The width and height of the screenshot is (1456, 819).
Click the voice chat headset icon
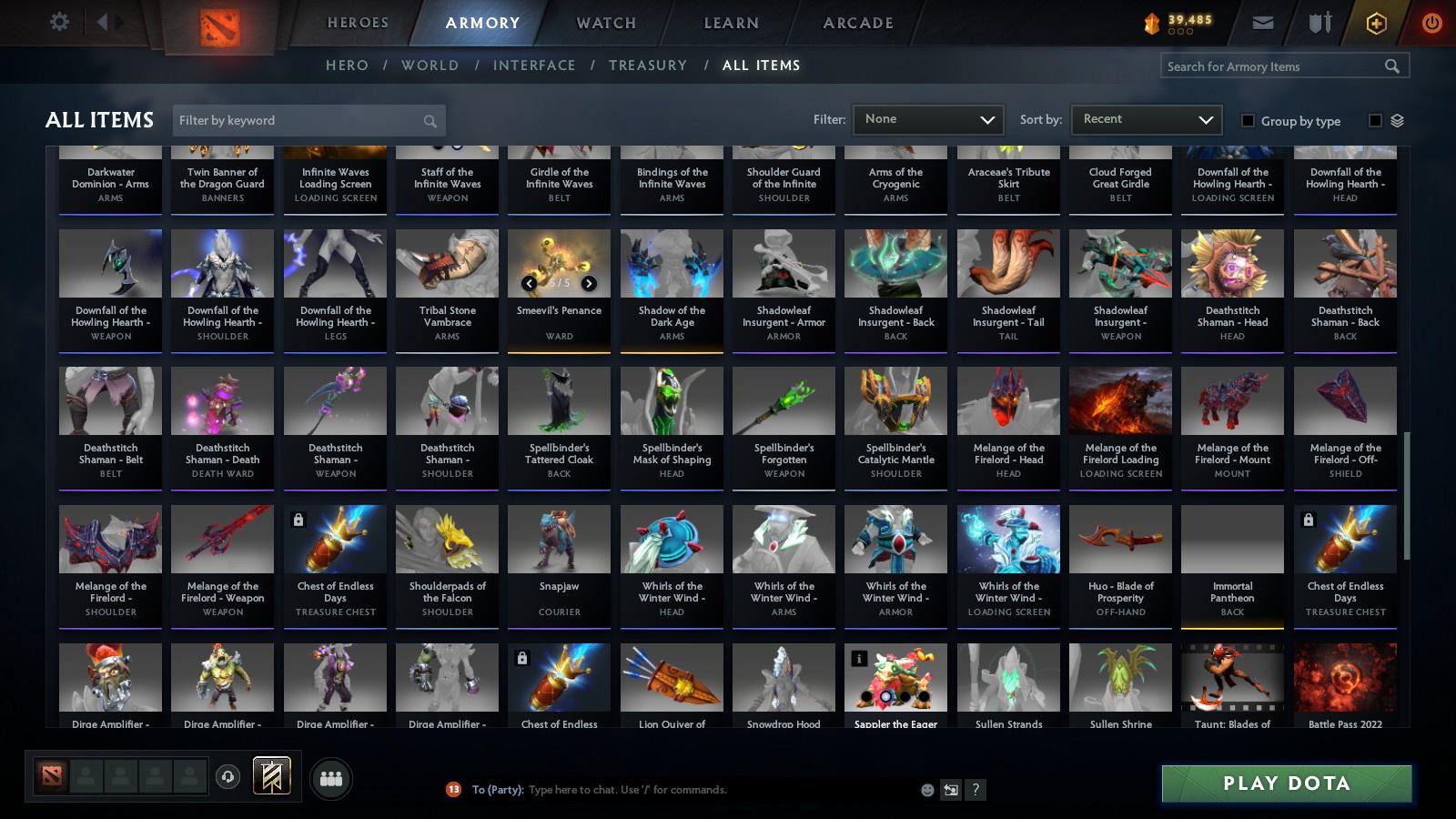click(226, 775)
